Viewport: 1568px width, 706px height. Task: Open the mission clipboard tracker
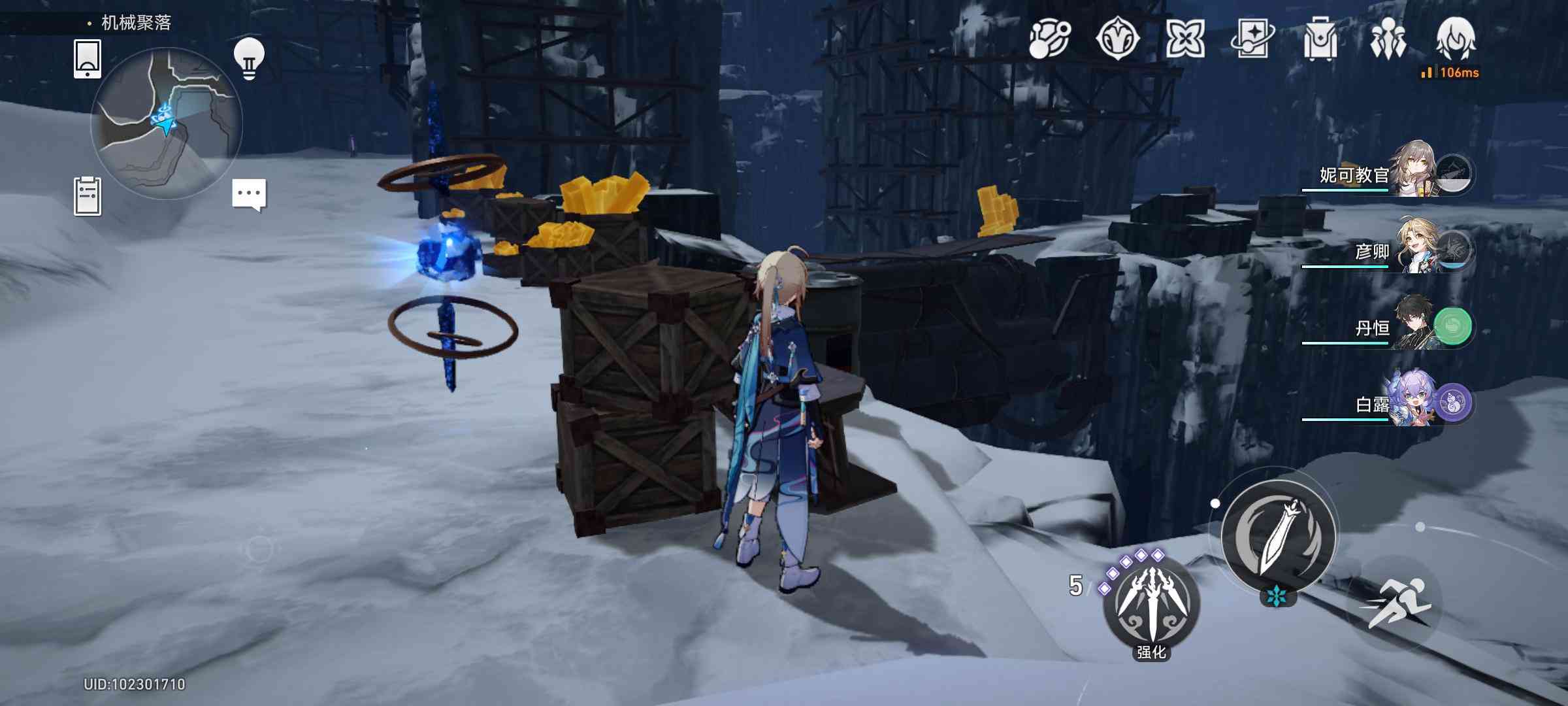coord(88,196)
